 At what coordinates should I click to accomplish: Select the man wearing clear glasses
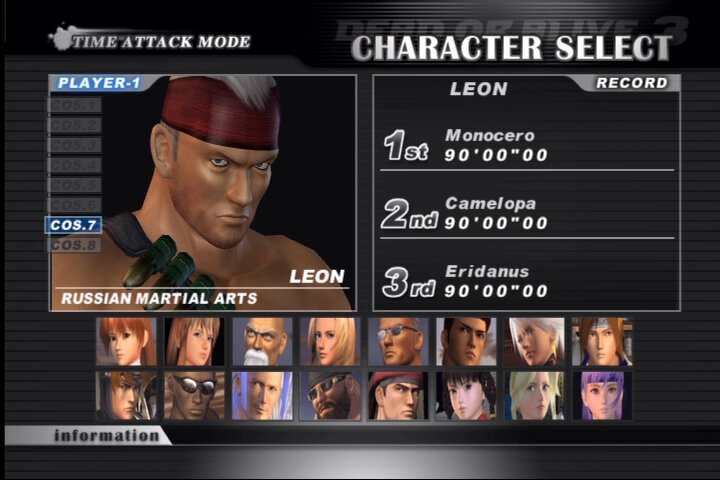(398, 341)
